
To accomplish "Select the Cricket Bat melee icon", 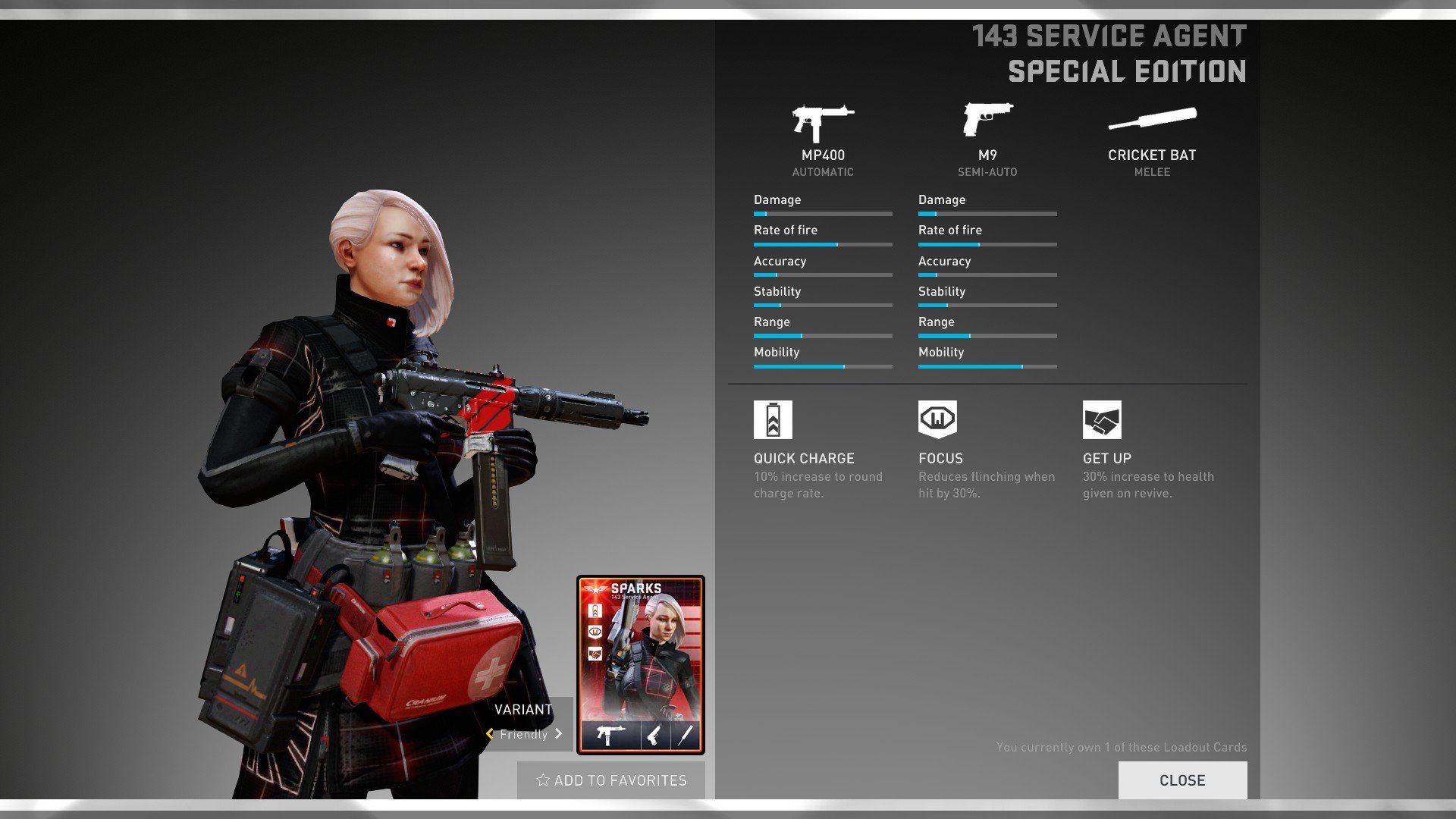I will click(1152, 118).
